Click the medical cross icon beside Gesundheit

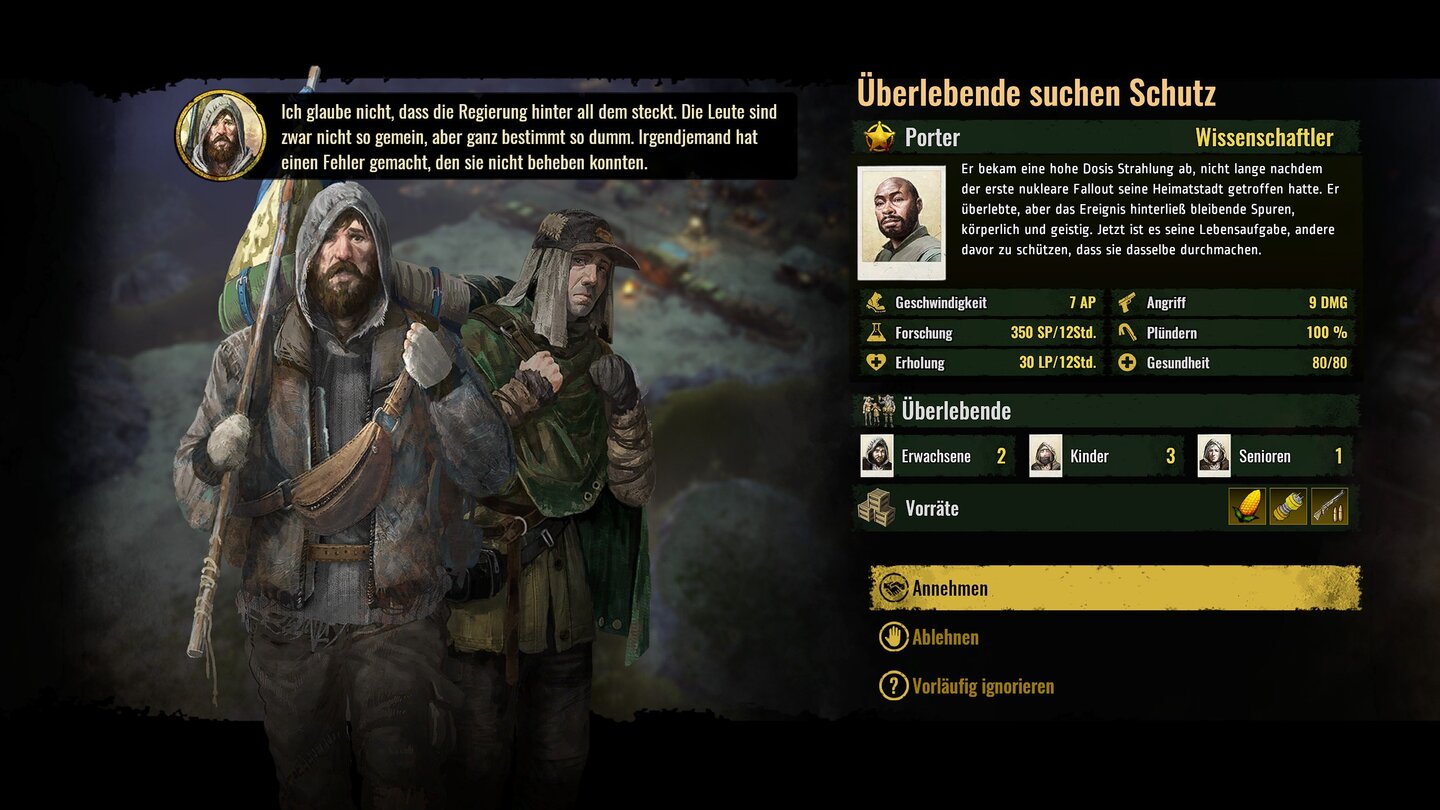pyautogui.click(x=1127, y=362)
